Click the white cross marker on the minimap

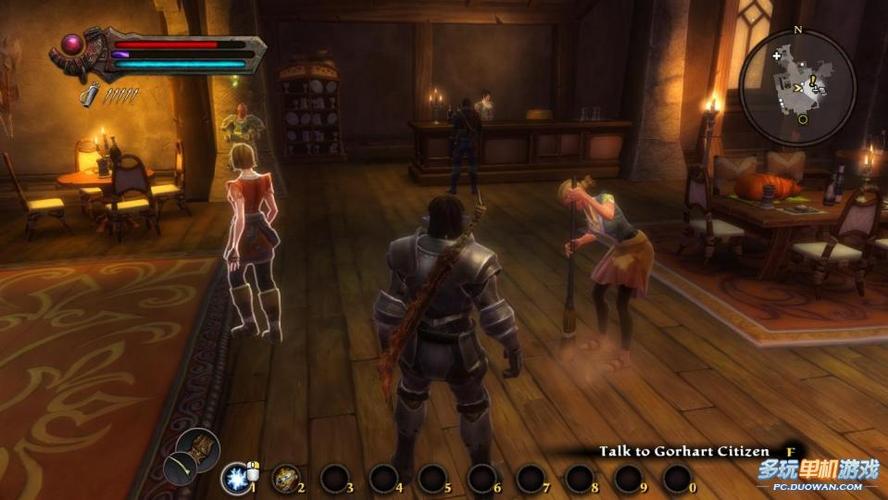(777, 56)
